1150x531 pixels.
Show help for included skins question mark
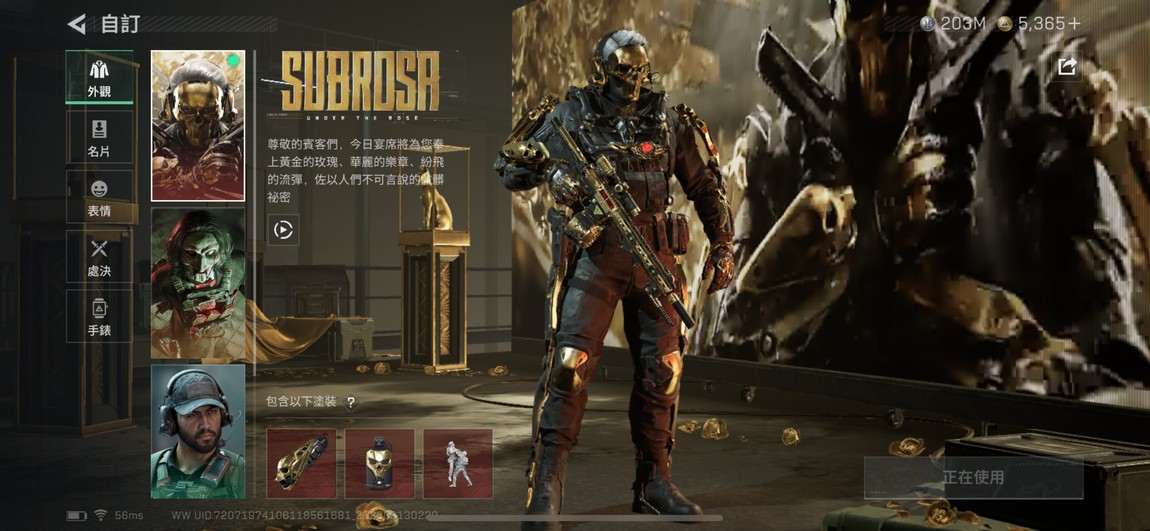pyautogui.click(x=351, y=402)
